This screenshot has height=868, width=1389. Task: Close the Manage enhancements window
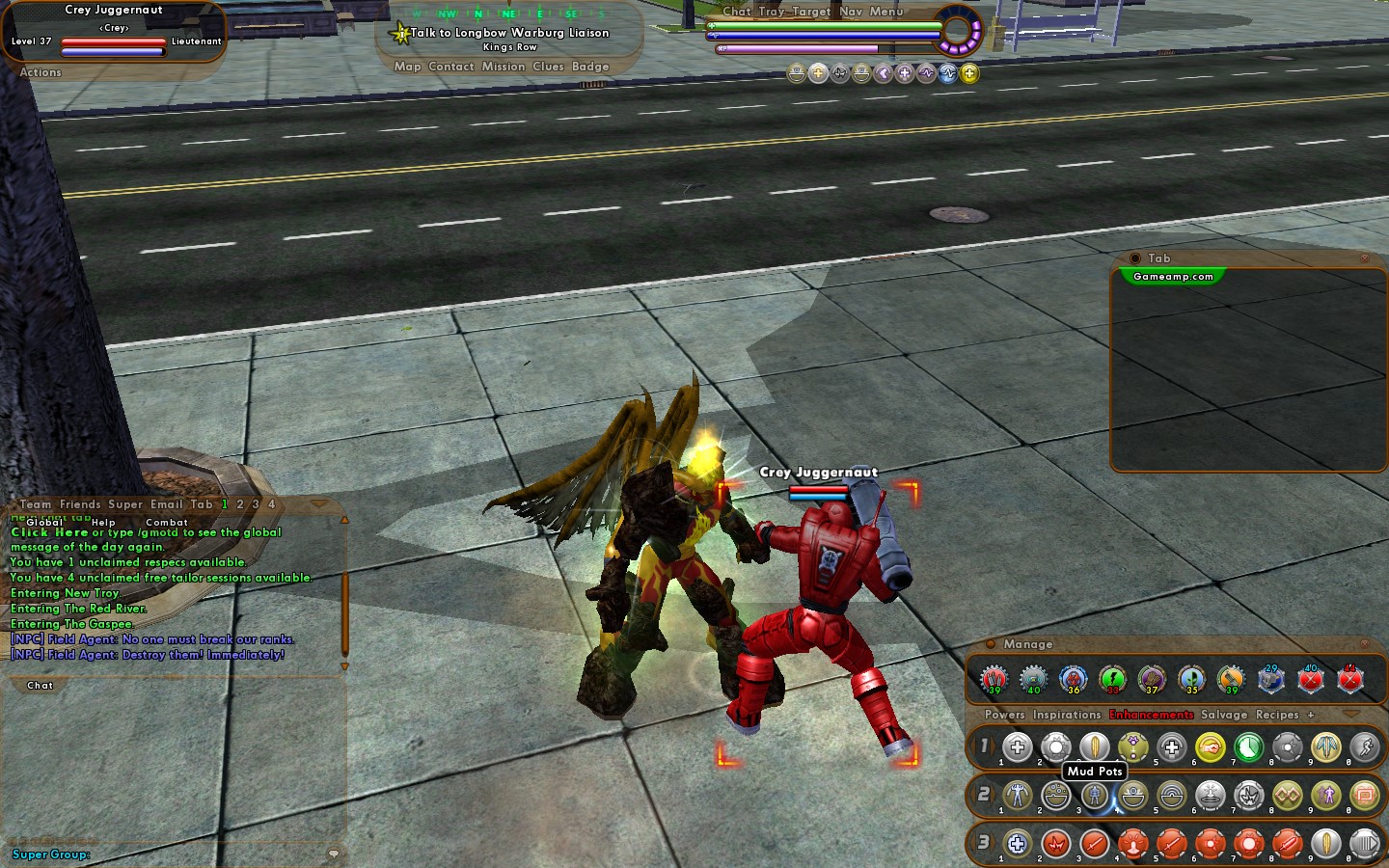1364,644
